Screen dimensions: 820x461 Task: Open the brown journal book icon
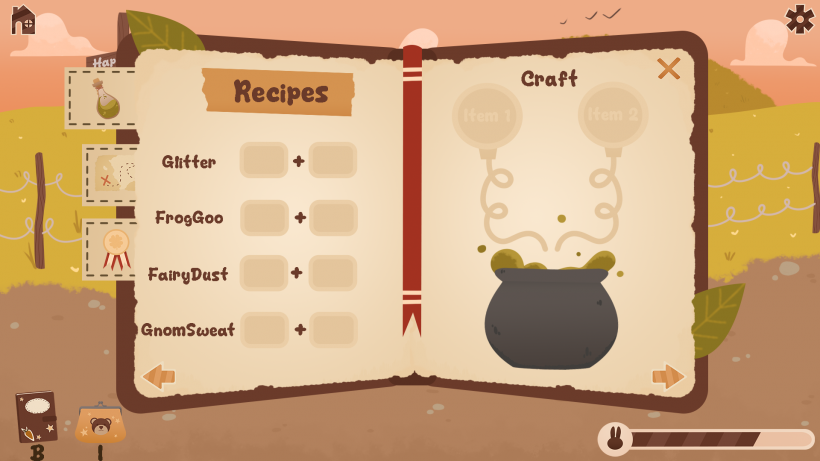36,416
